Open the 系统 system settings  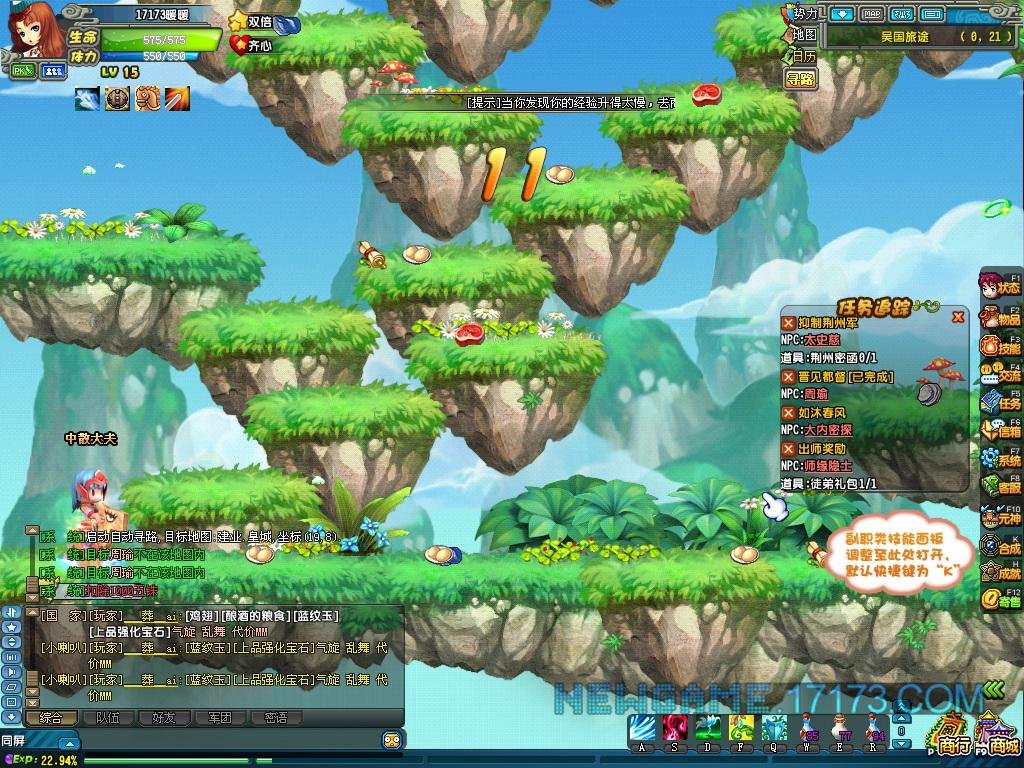coord(999,459)
